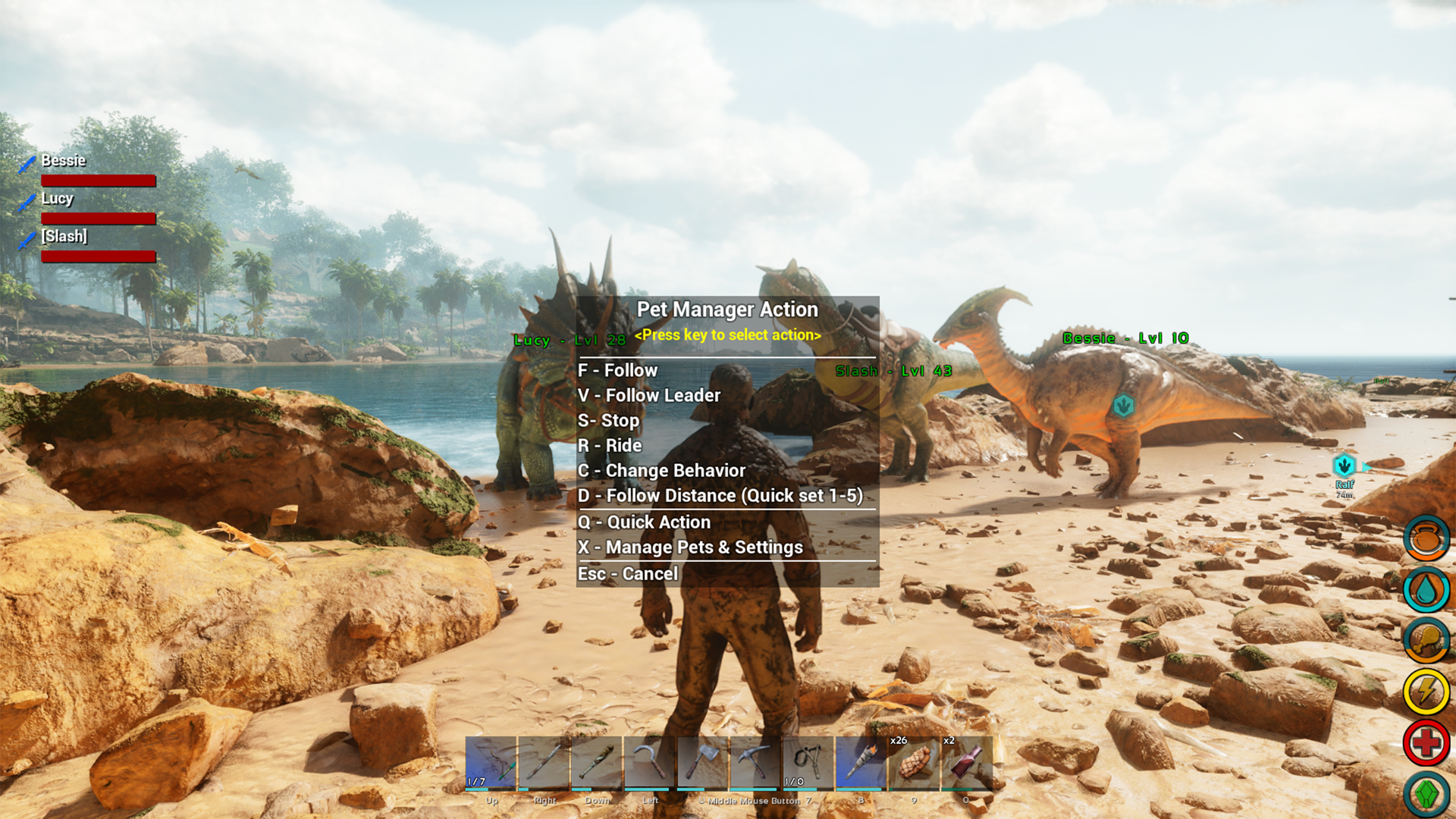Choose the Follow action

(x=617, y=370)
